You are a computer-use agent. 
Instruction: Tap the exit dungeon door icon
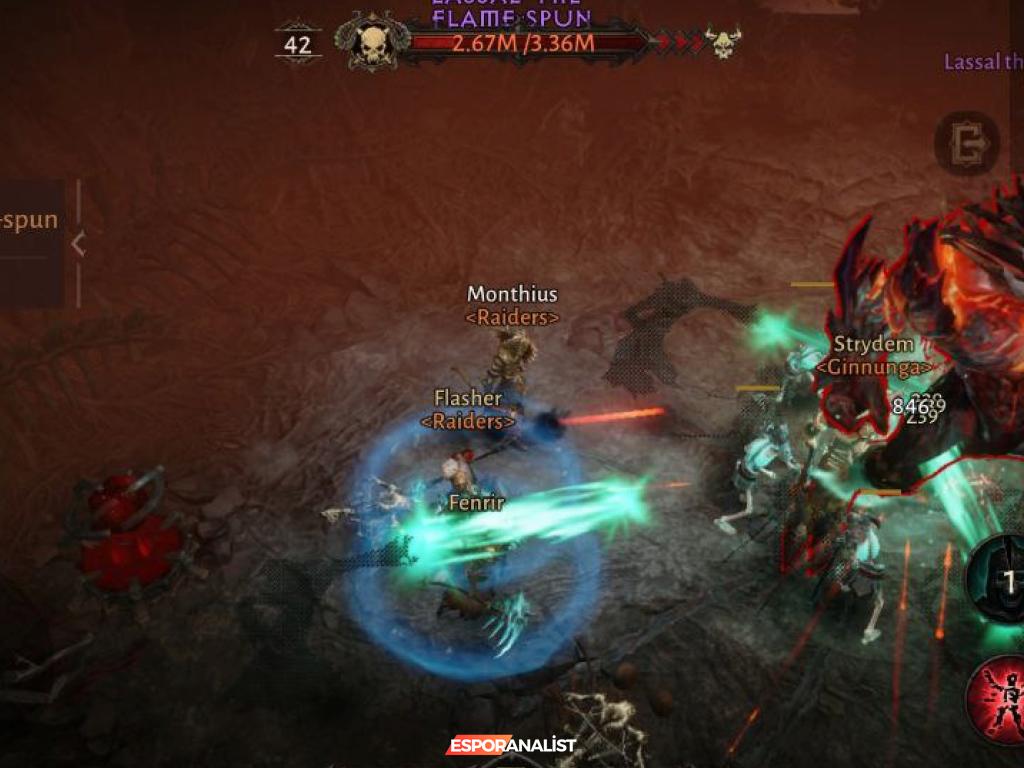click(x=968, y=145)
